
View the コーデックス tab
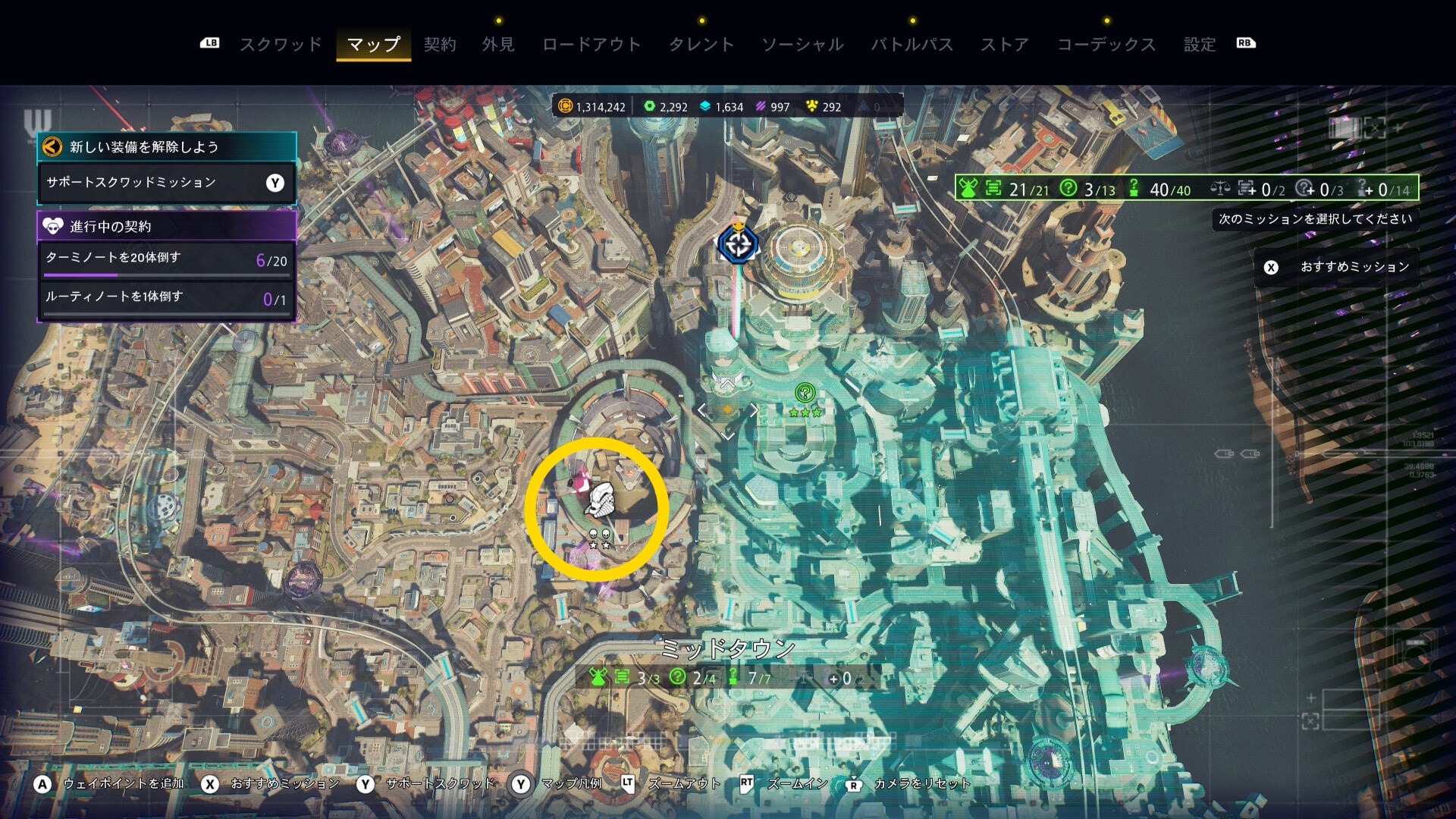(x=1106, y=45)
